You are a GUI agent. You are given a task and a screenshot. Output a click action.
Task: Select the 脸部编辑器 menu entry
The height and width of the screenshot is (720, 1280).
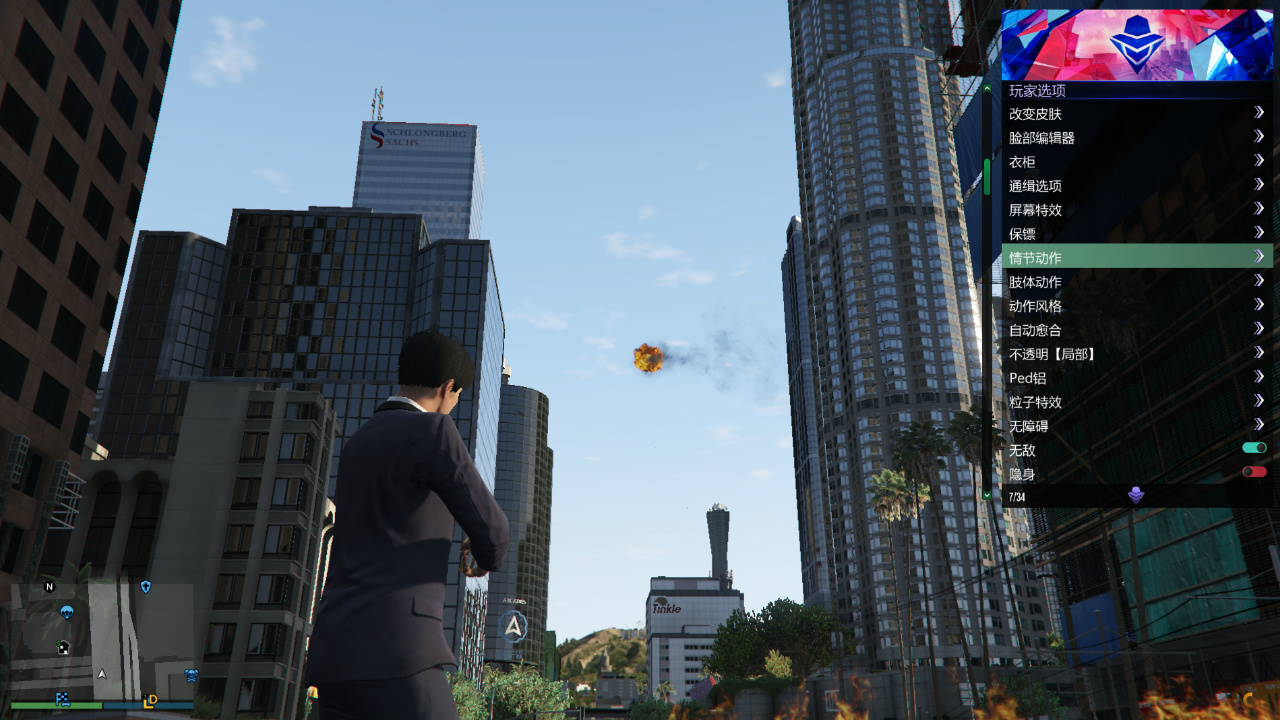[x=1136, y=138]
